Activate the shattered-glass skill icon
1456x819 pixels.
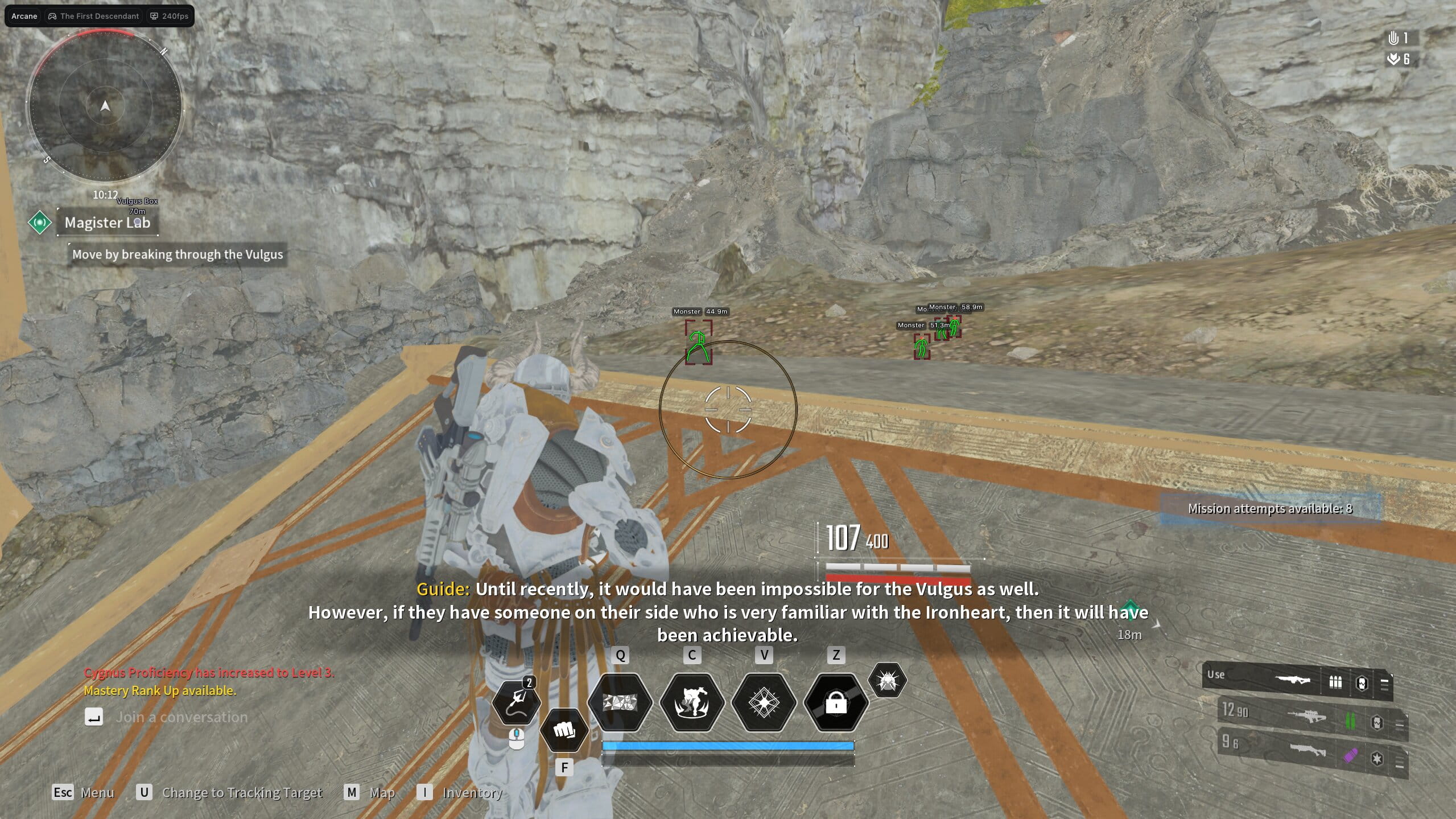tap(620, 702)
